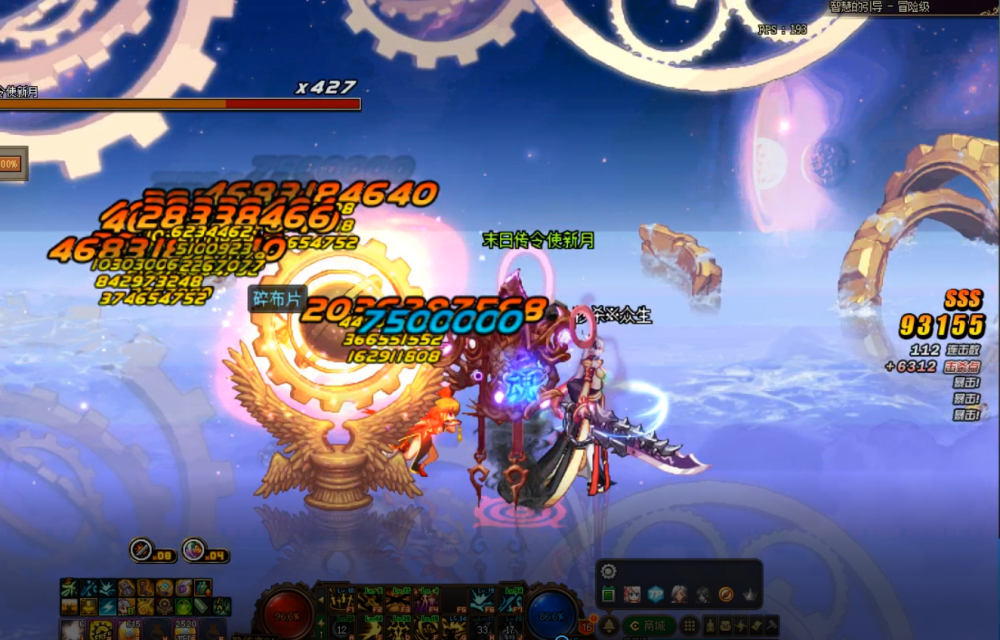The height and width of the screenshot is (640, 1000).
Task: Activate the skill in the F4 slot
Action: click(x=428, y=599)
